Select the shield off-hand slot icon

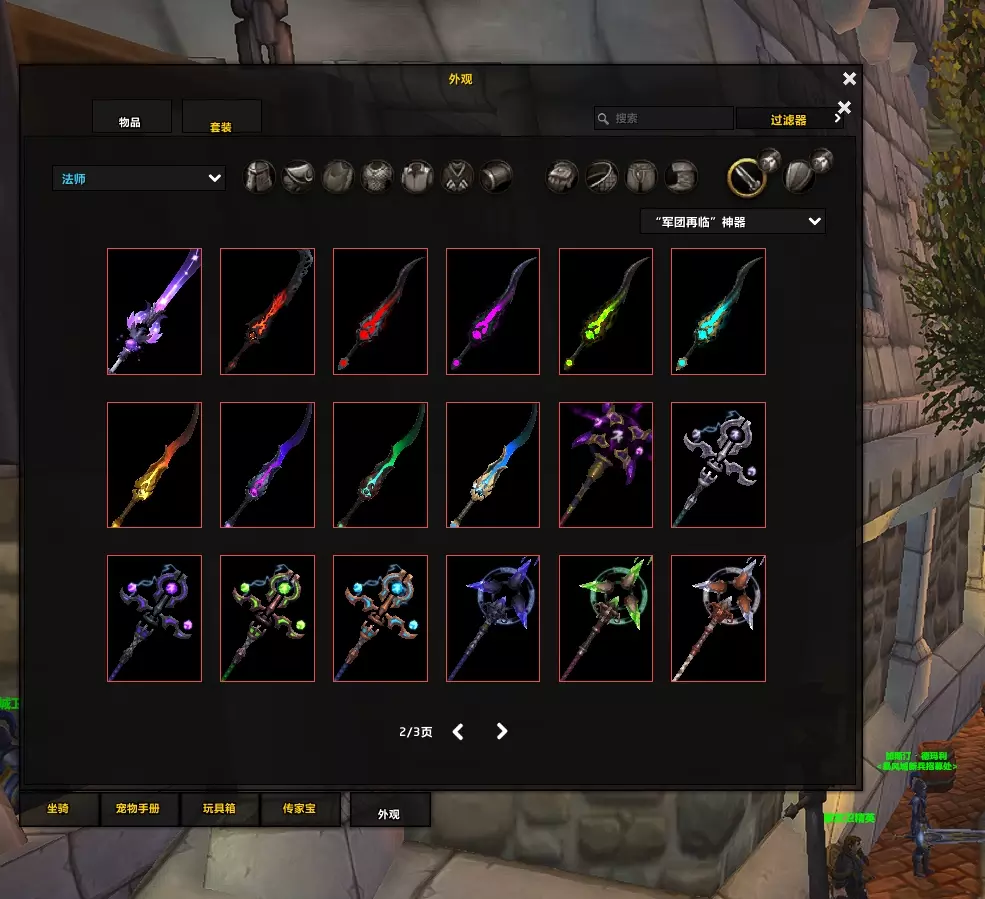(797, 178)
